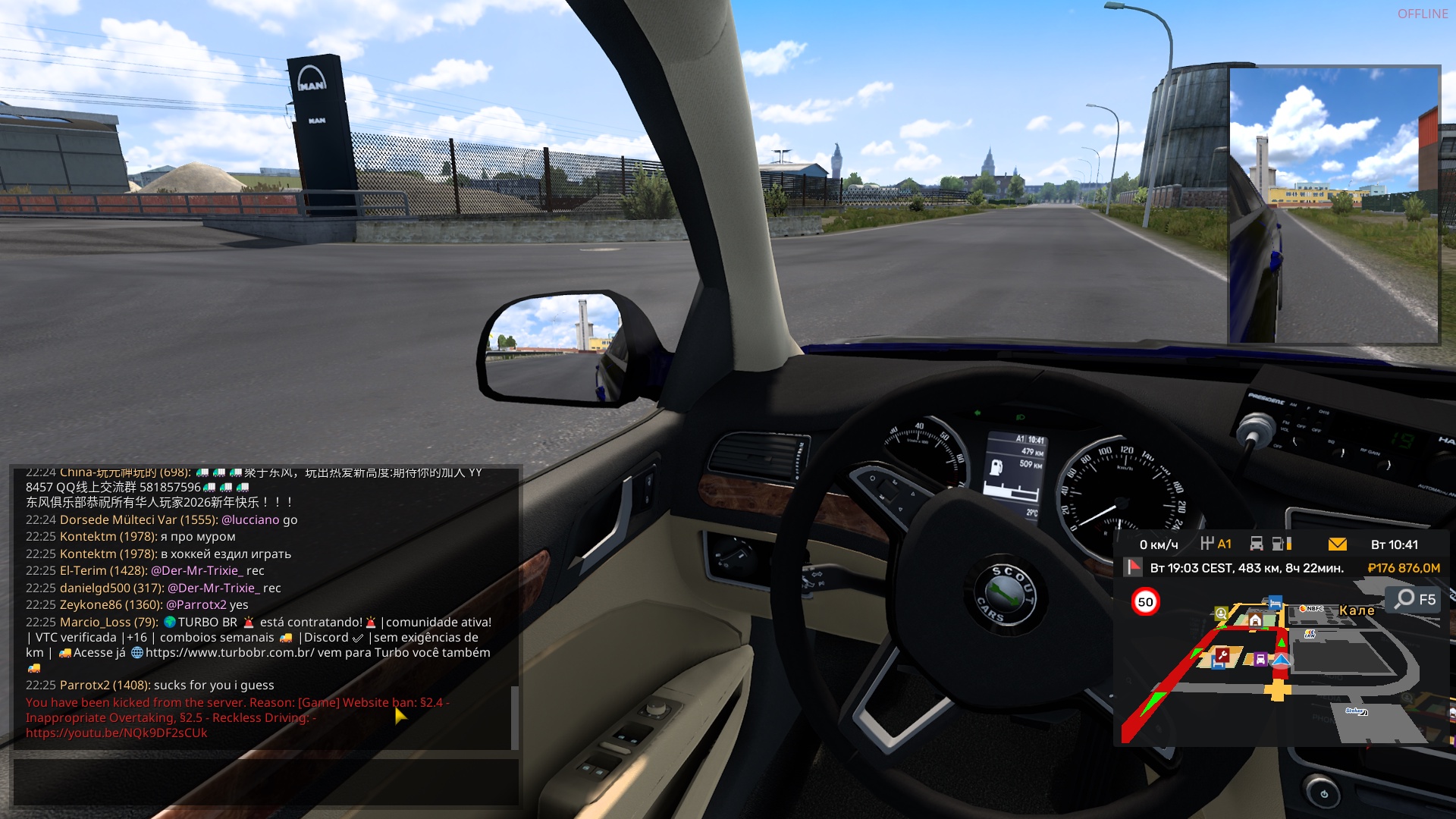The height and width of the screenshot is (819, 1456).
Task: Click the Кале city label on minimap
Action: 1357,610
